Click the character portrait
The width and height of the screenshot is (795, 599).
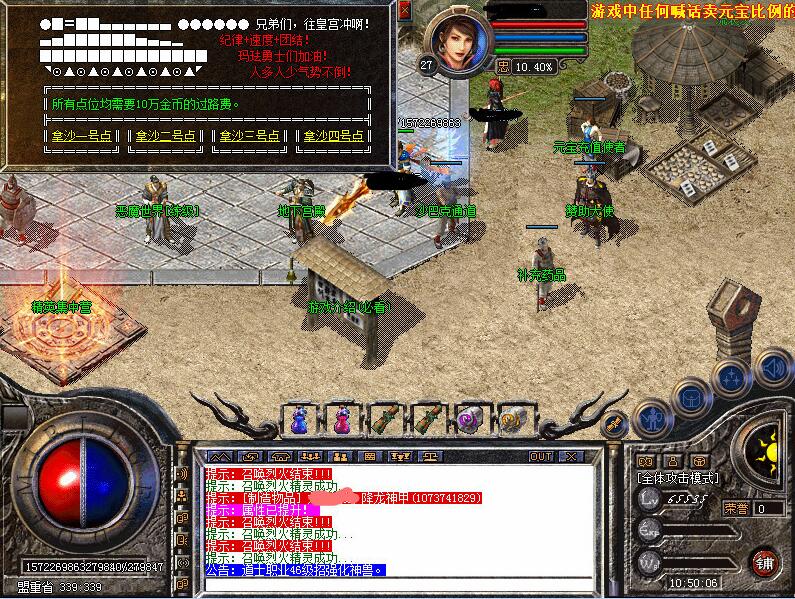click(x=459, y=42)
